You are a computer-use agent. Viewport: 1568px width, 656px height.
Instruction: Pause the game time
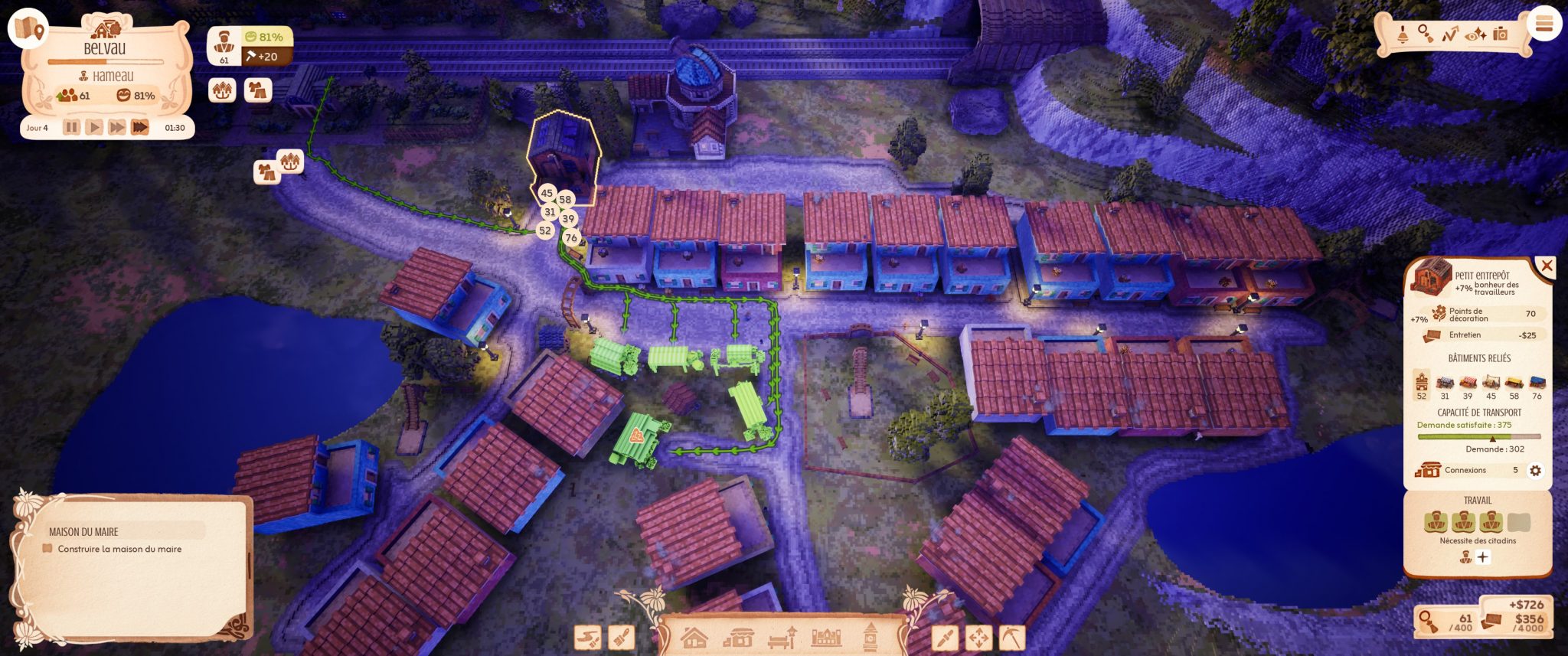coord(71,127)
